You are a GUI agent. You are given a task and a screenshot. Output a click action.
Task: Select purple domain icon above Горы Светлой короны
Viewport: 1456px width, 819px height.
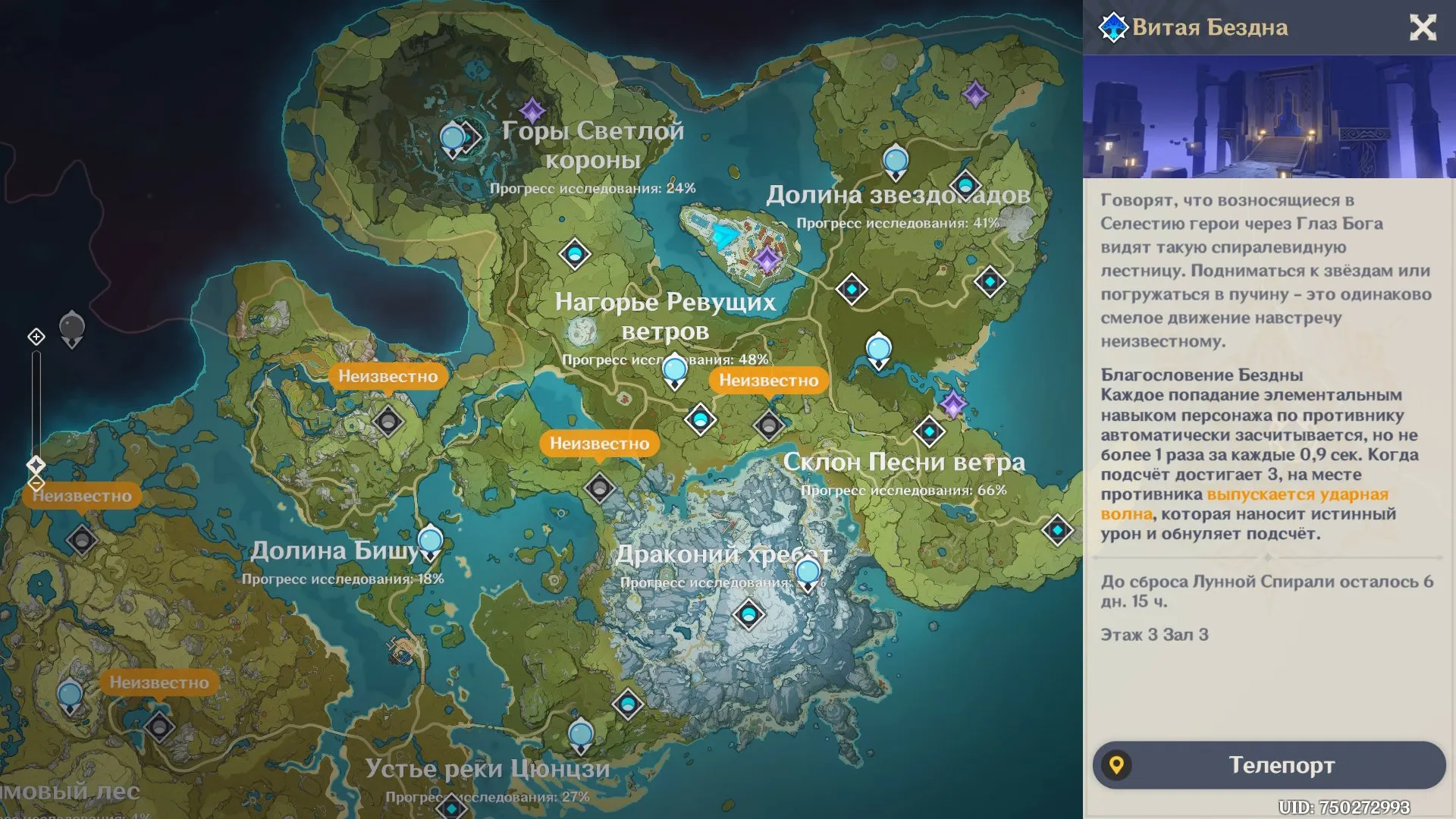[x=532, y=111]
